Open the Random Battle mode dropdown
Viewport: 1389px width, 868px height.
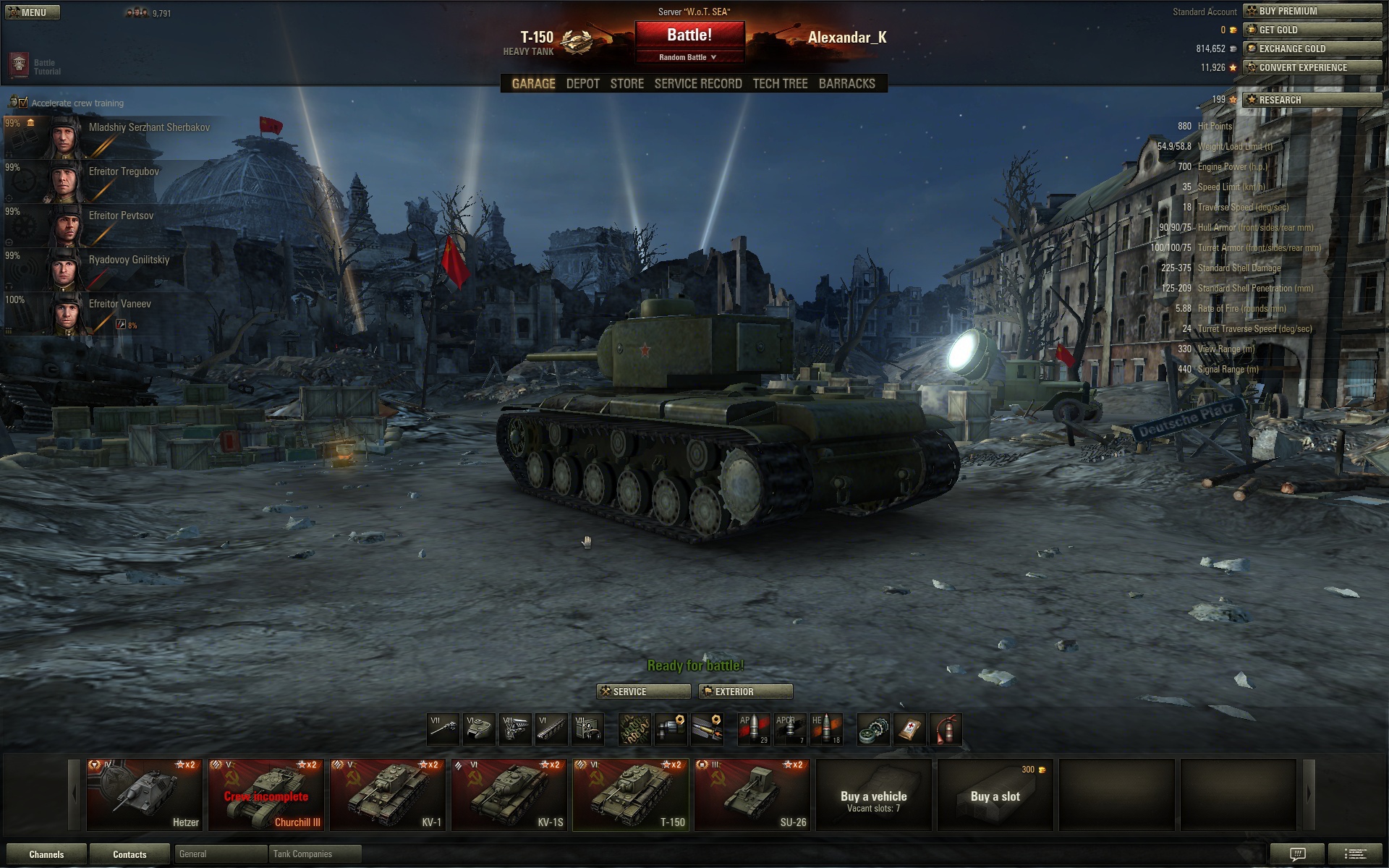point(688,57)
